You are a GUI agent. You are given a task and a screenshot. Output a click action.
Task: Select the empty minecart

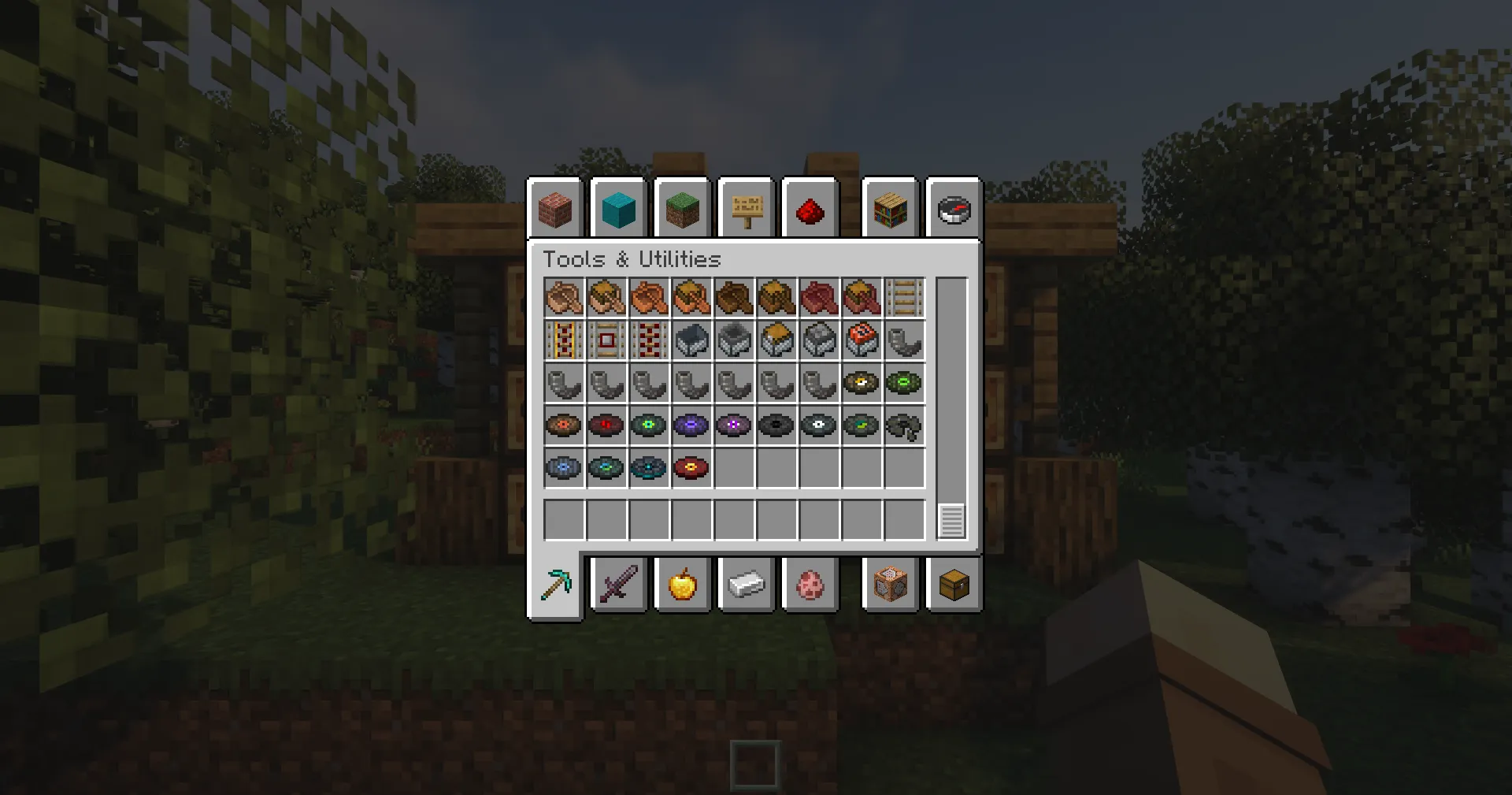pos(691,340)
